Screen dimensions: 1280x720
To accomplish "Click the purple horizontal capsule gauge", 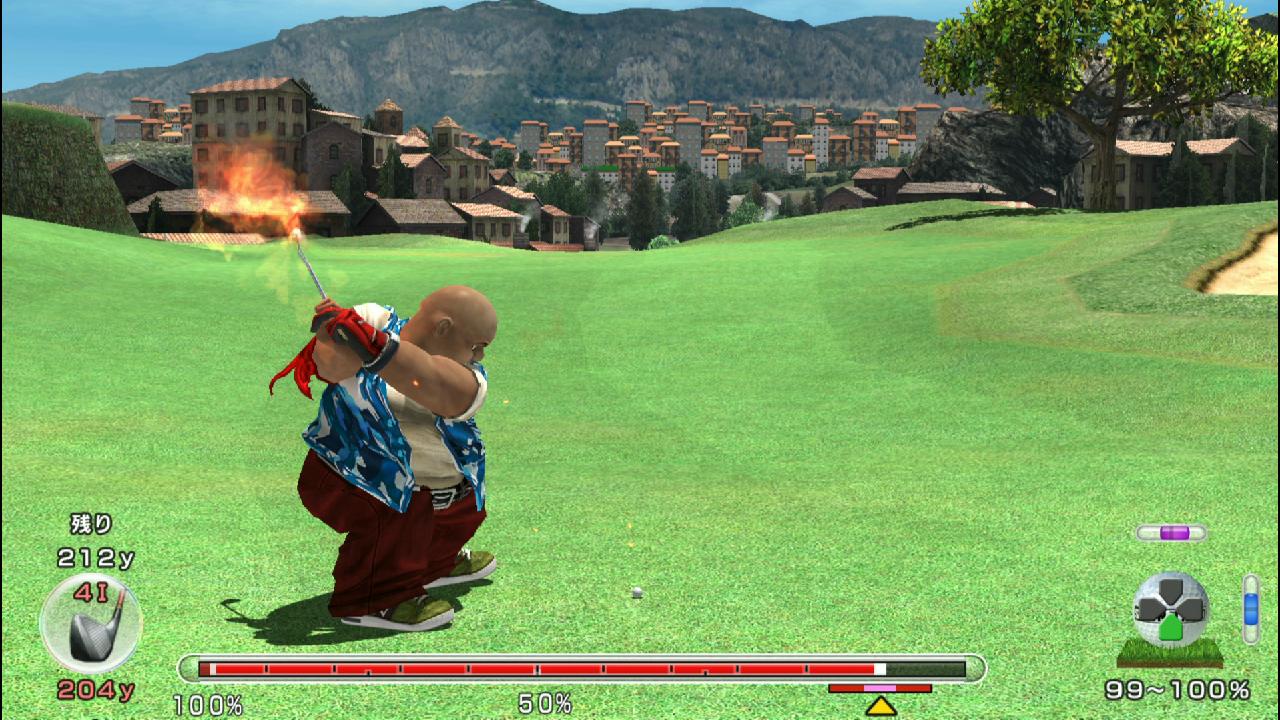I will coord(1171,533).
